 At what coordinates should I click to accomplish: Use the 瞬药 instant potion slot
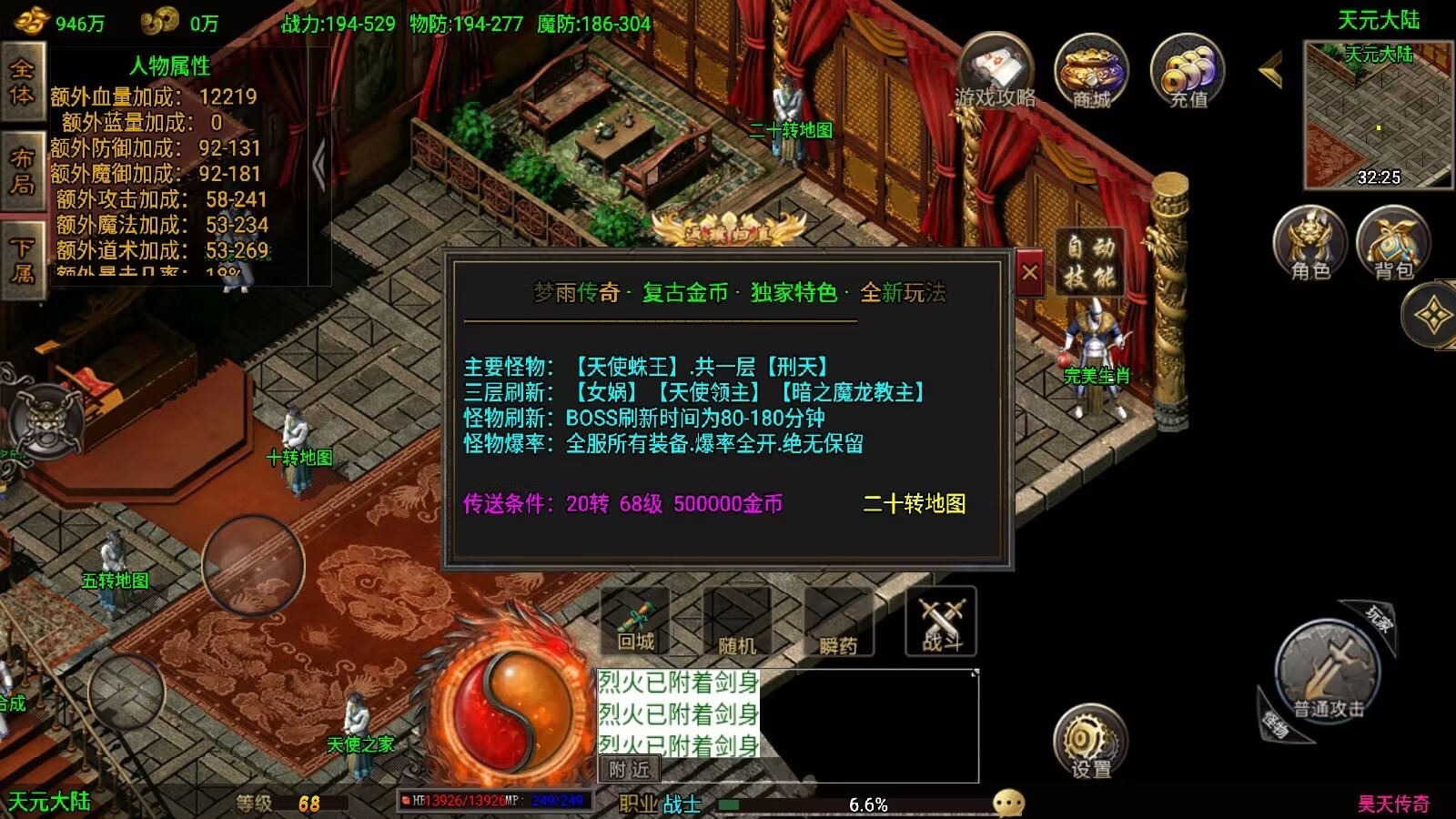837,622
